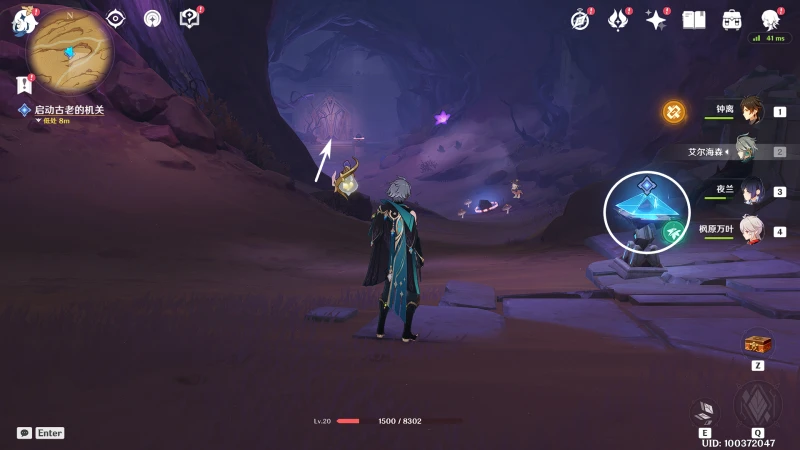The width and height of the screenshot is (800, 450).
Task: Use the treasure chest gadget icon
Action: pos(758,344)
